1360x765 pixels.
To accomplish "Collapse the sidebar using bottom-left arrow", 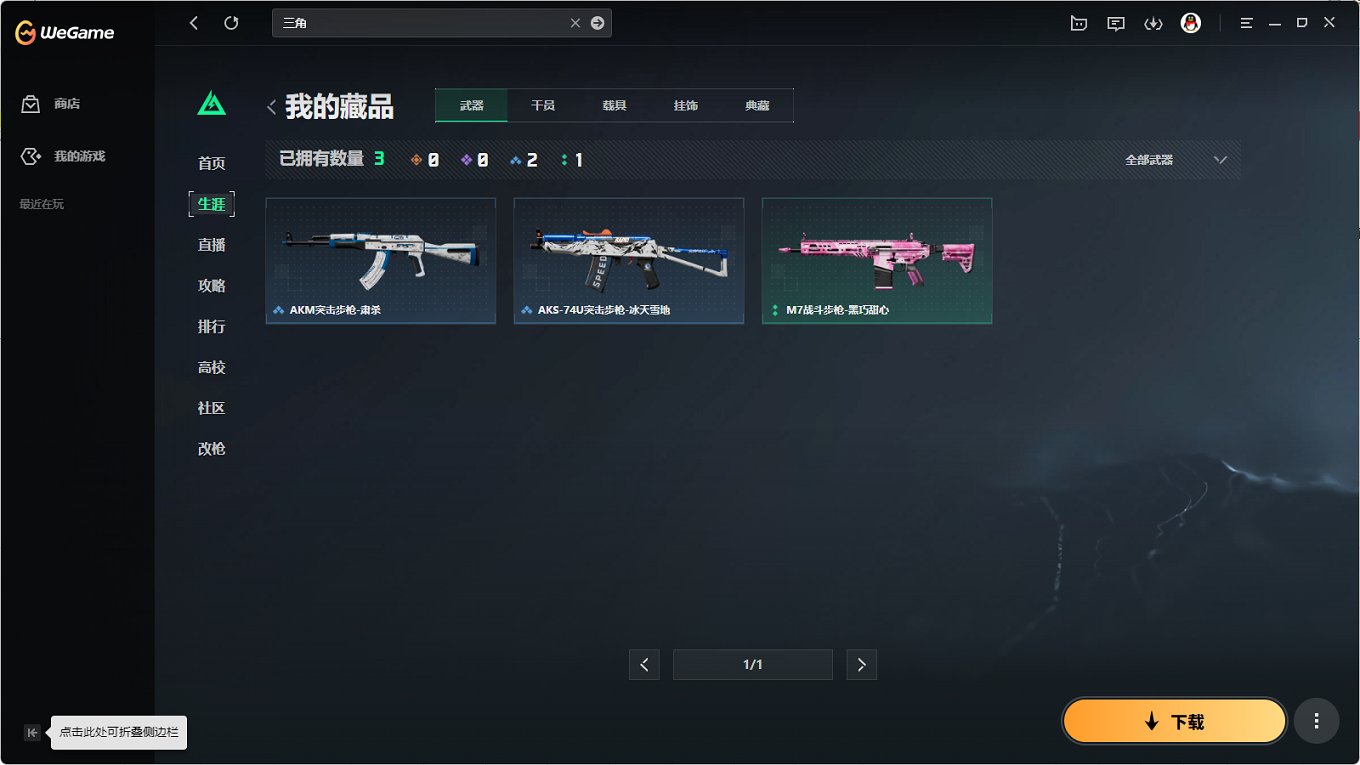I will tap(32, 732).
